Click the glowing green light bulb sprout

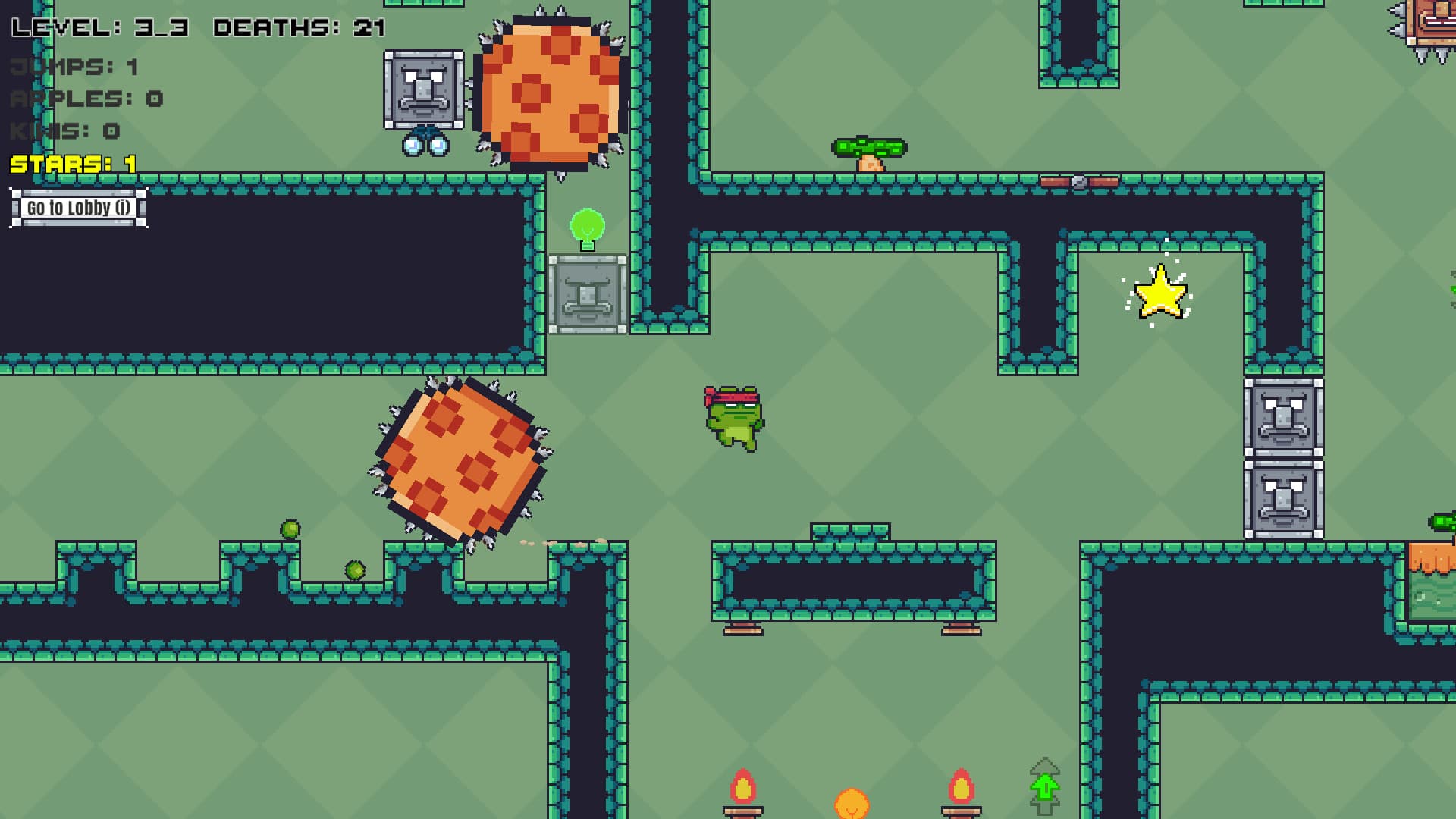pos(588,224)
